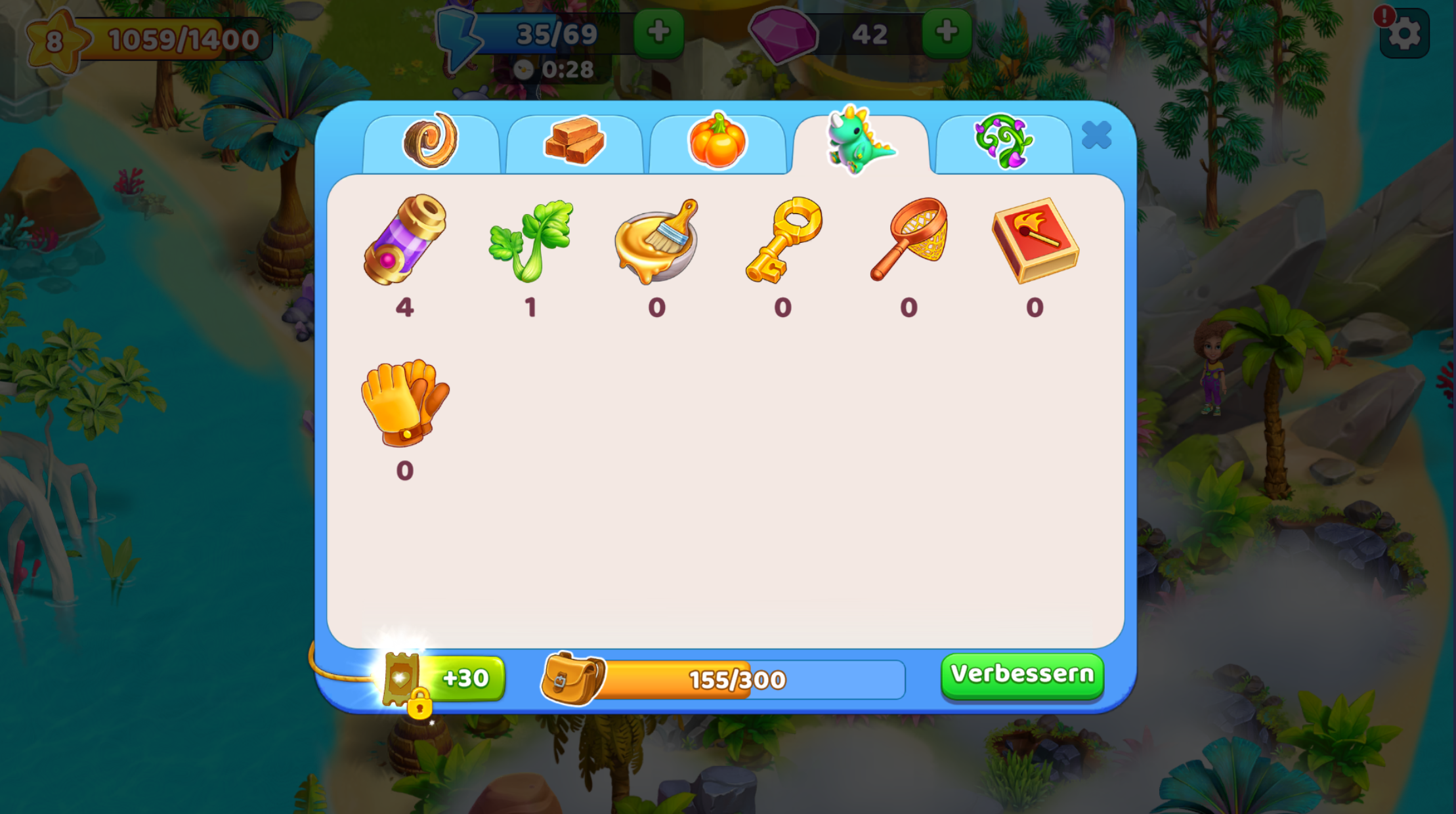Open settings via the gear icon
The width and height of the screenshot is (1456, 814).
1404,34
